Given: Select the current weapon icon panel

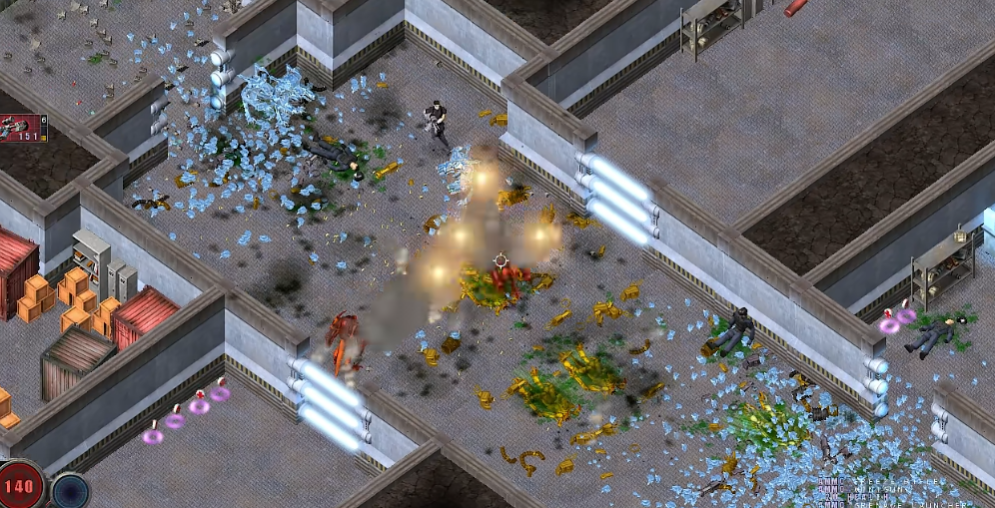Looking at the screenshot, I should (x=20, y=129).
